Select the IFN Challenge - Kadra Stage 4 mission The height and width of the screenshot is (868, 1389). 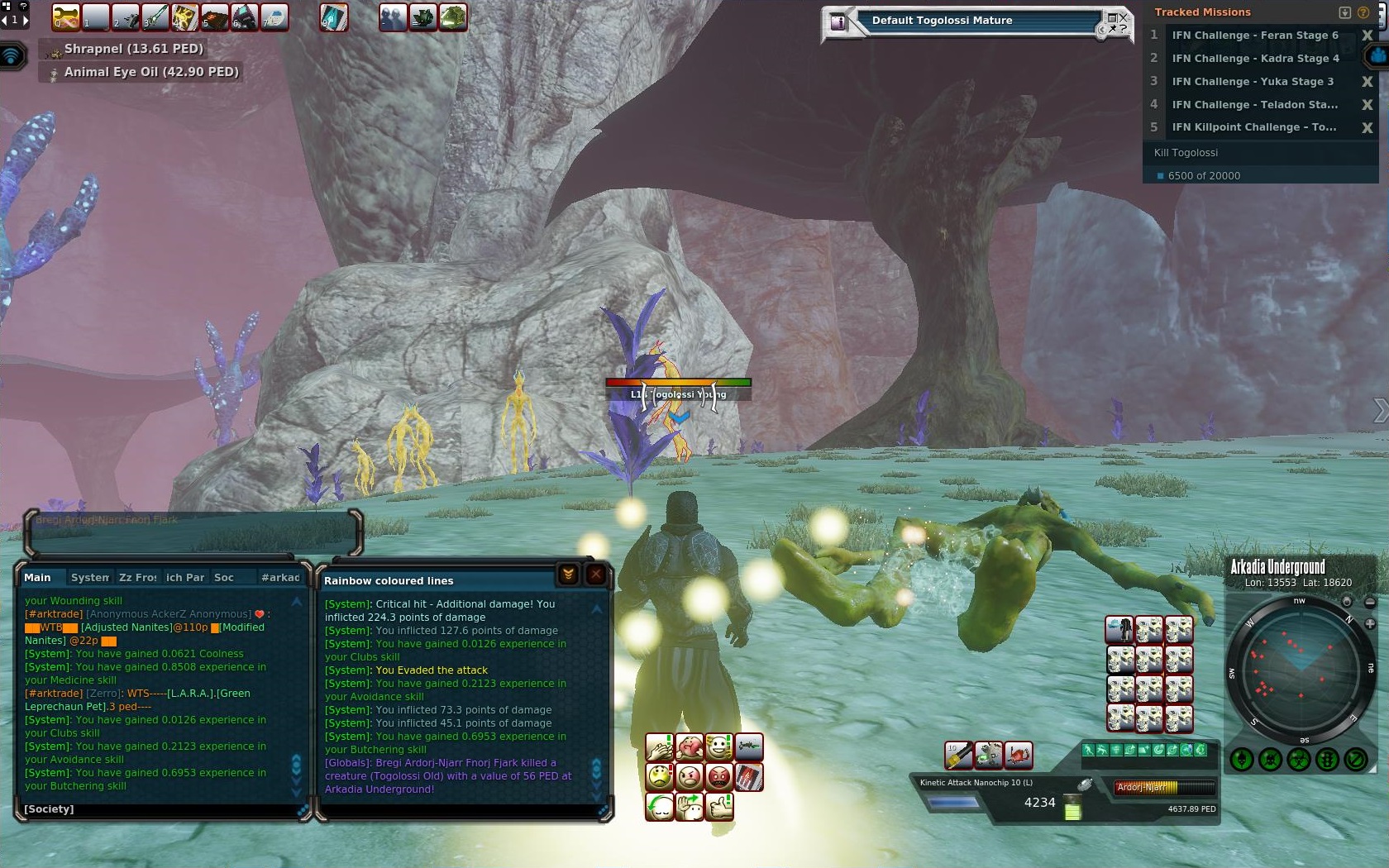1254,58
